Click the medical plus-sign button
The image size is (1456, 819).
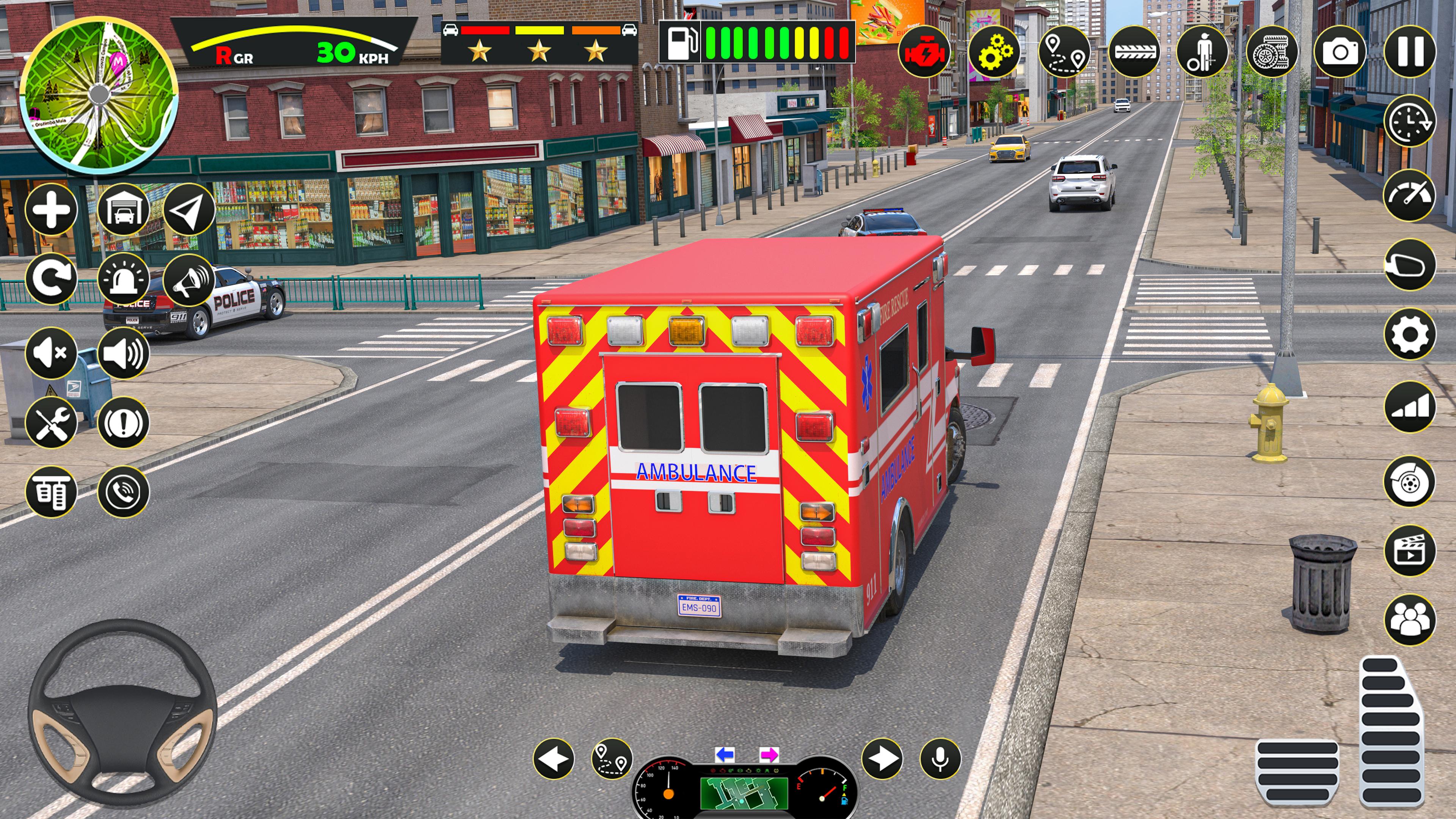tap(51, 210)
